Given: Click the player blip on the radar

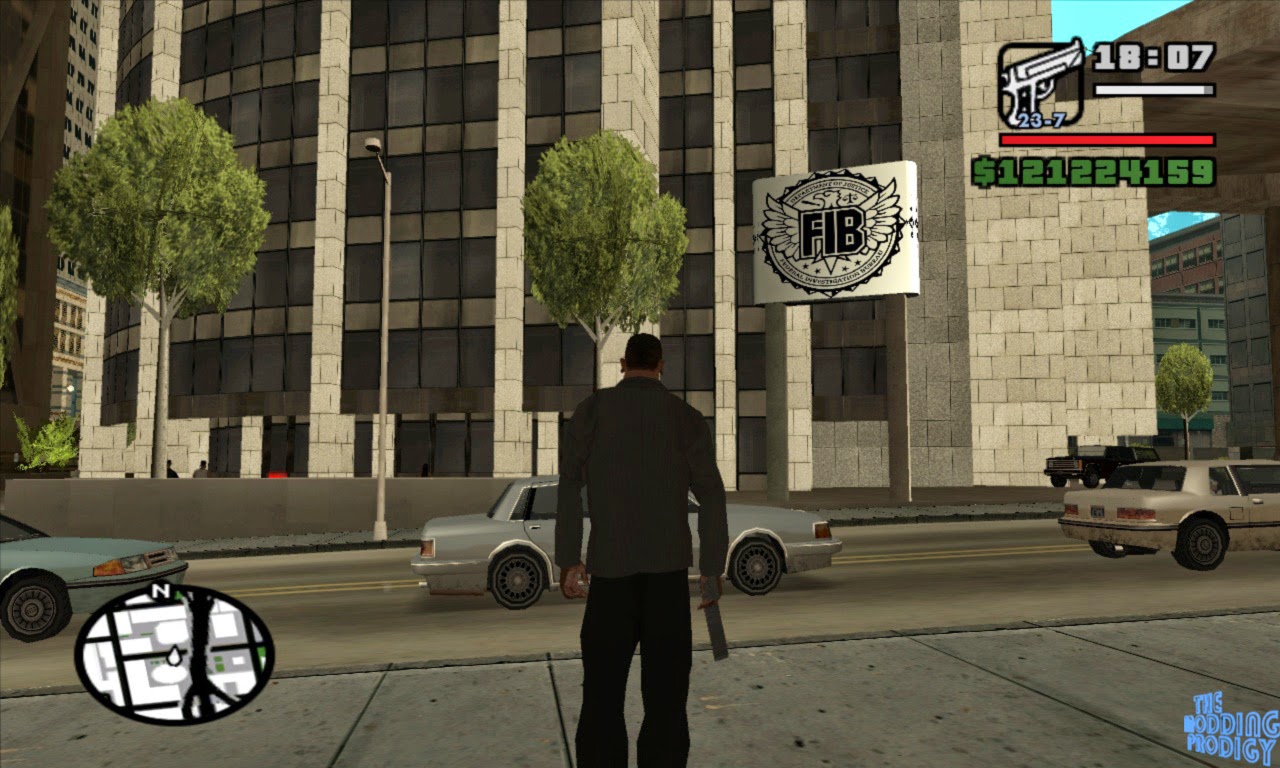Looking at the screenshot, I should (x=172, y=655).
